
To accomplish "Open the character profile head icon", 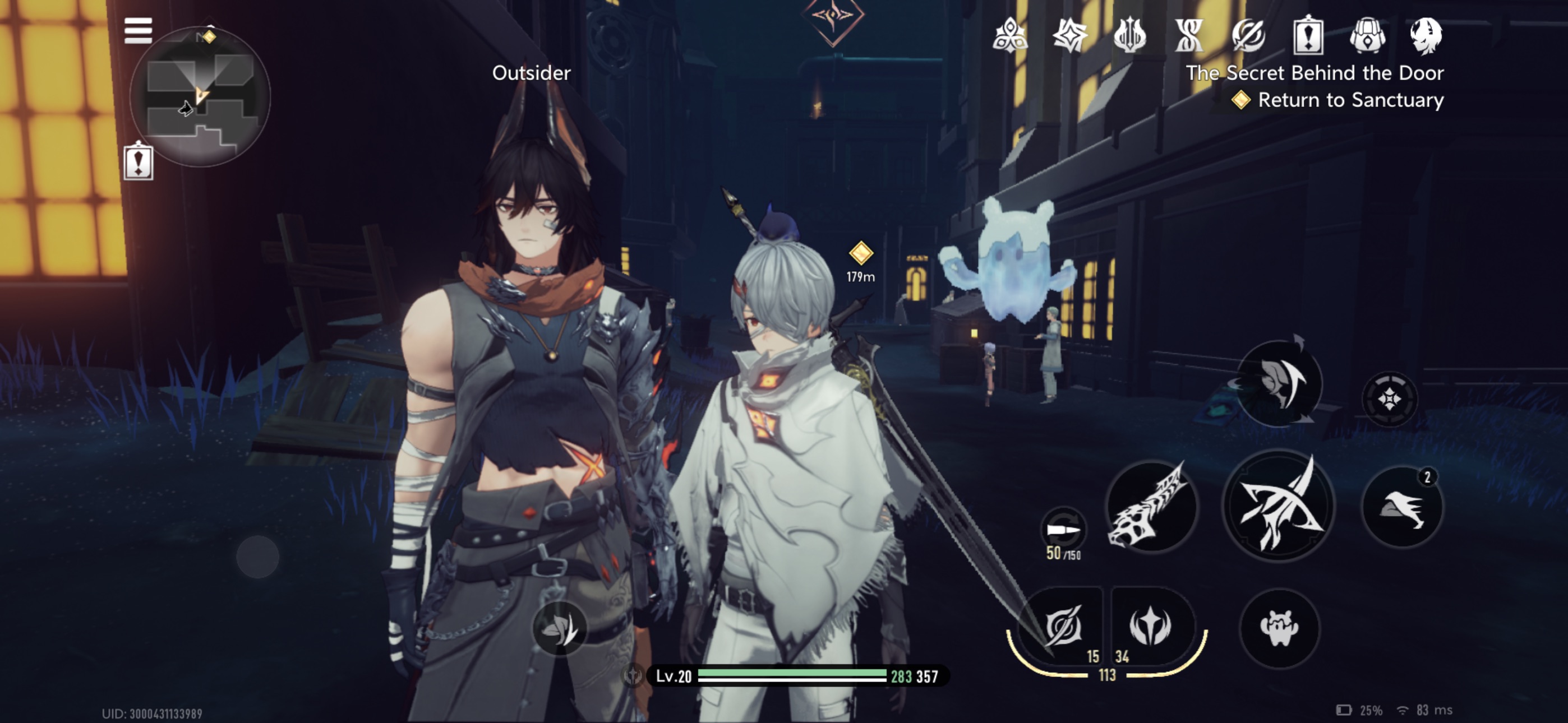I will pos(1426,35).
